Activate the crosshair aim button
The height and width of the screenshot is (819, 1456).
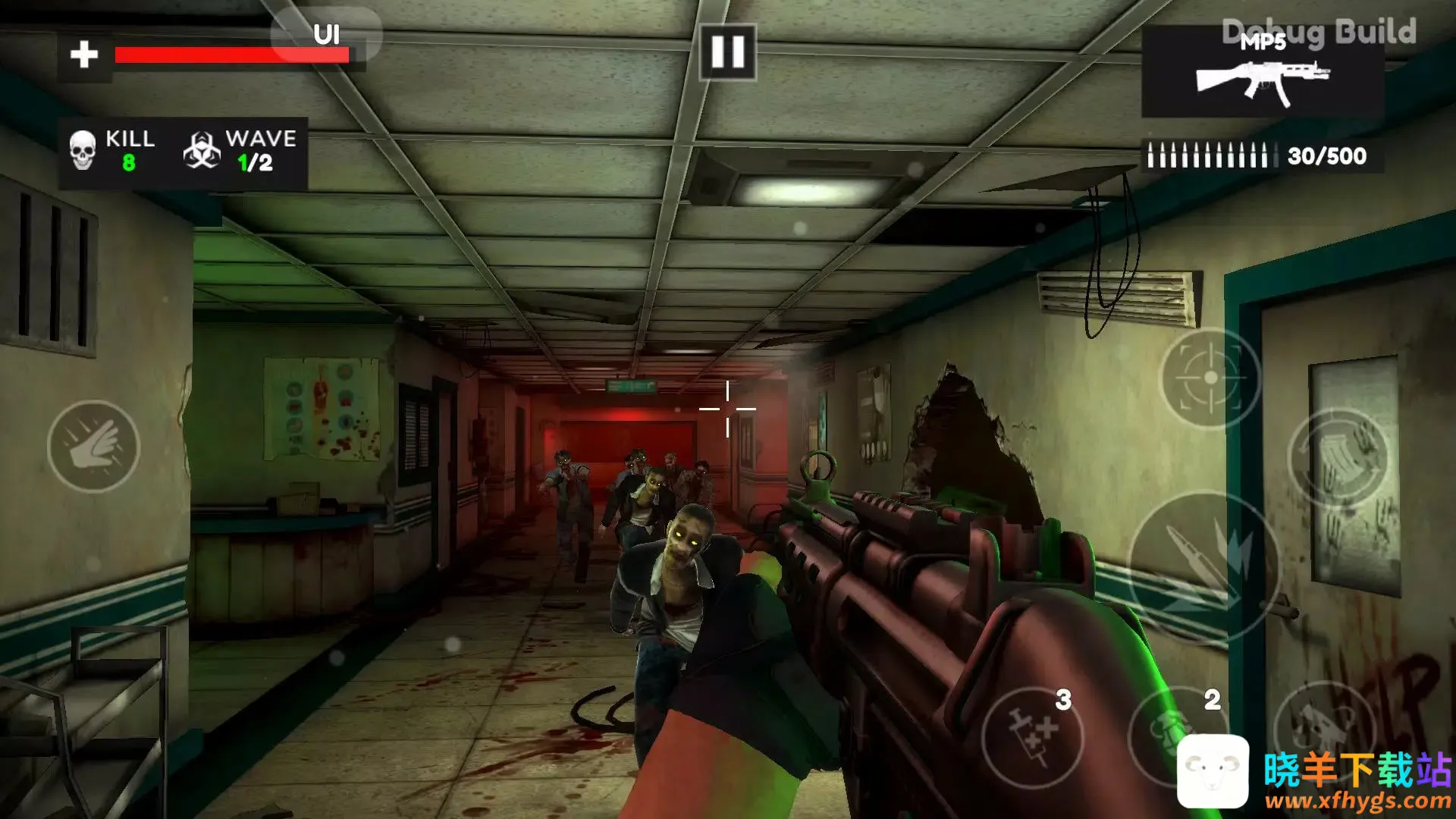[x=1210, y=378]
